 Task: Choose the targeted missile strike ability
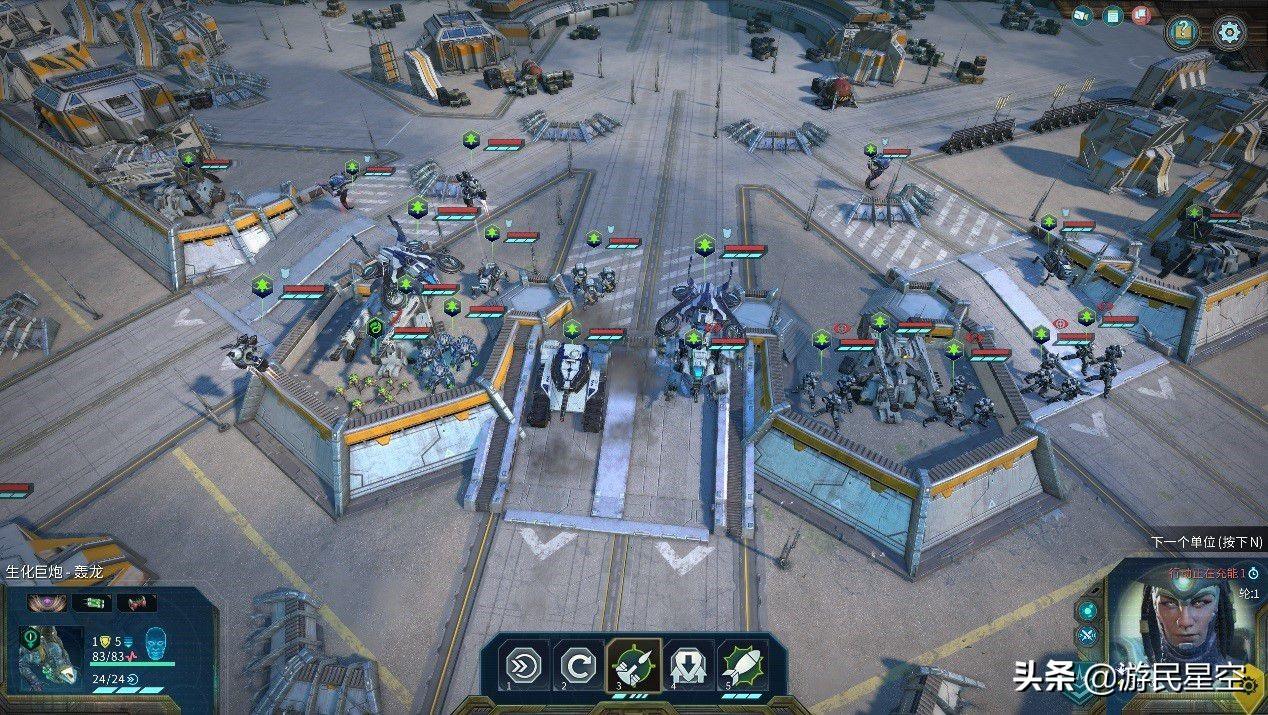634,664
